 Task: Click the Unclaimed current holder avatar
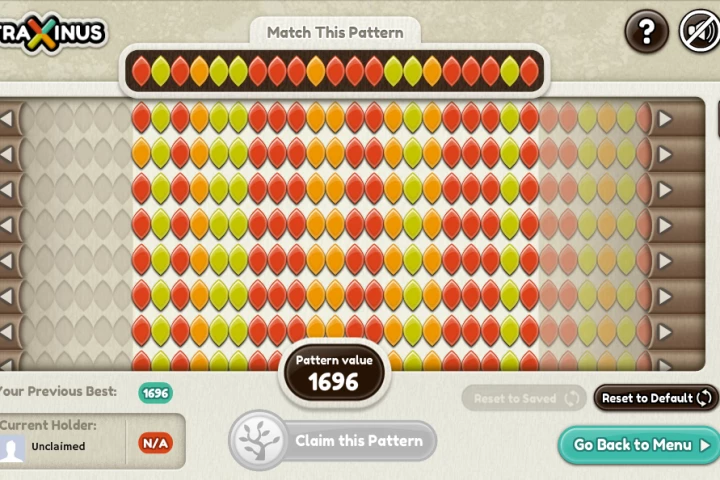pos(13,447)
